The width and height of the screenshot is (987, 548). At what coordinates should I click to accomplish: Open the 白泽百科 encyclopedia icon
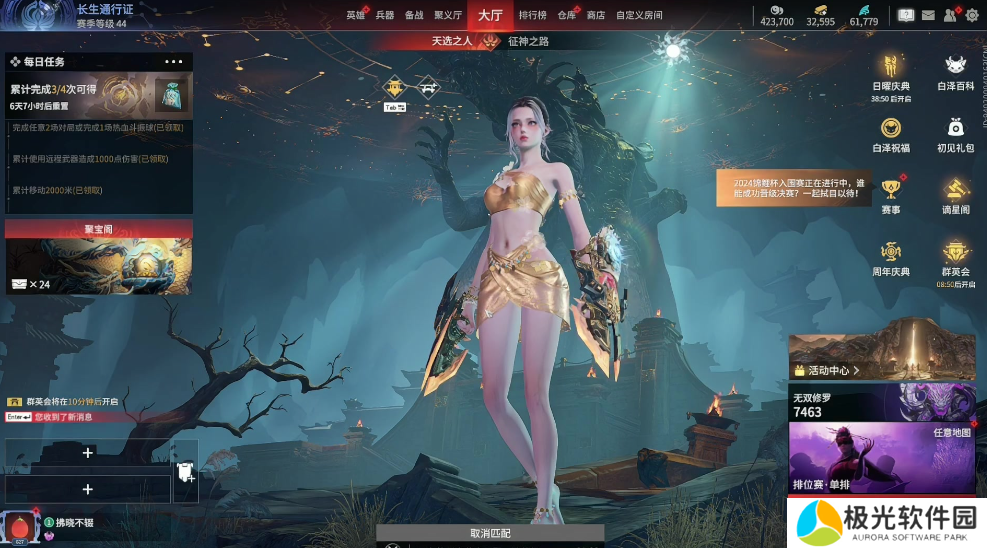point(955,72)
